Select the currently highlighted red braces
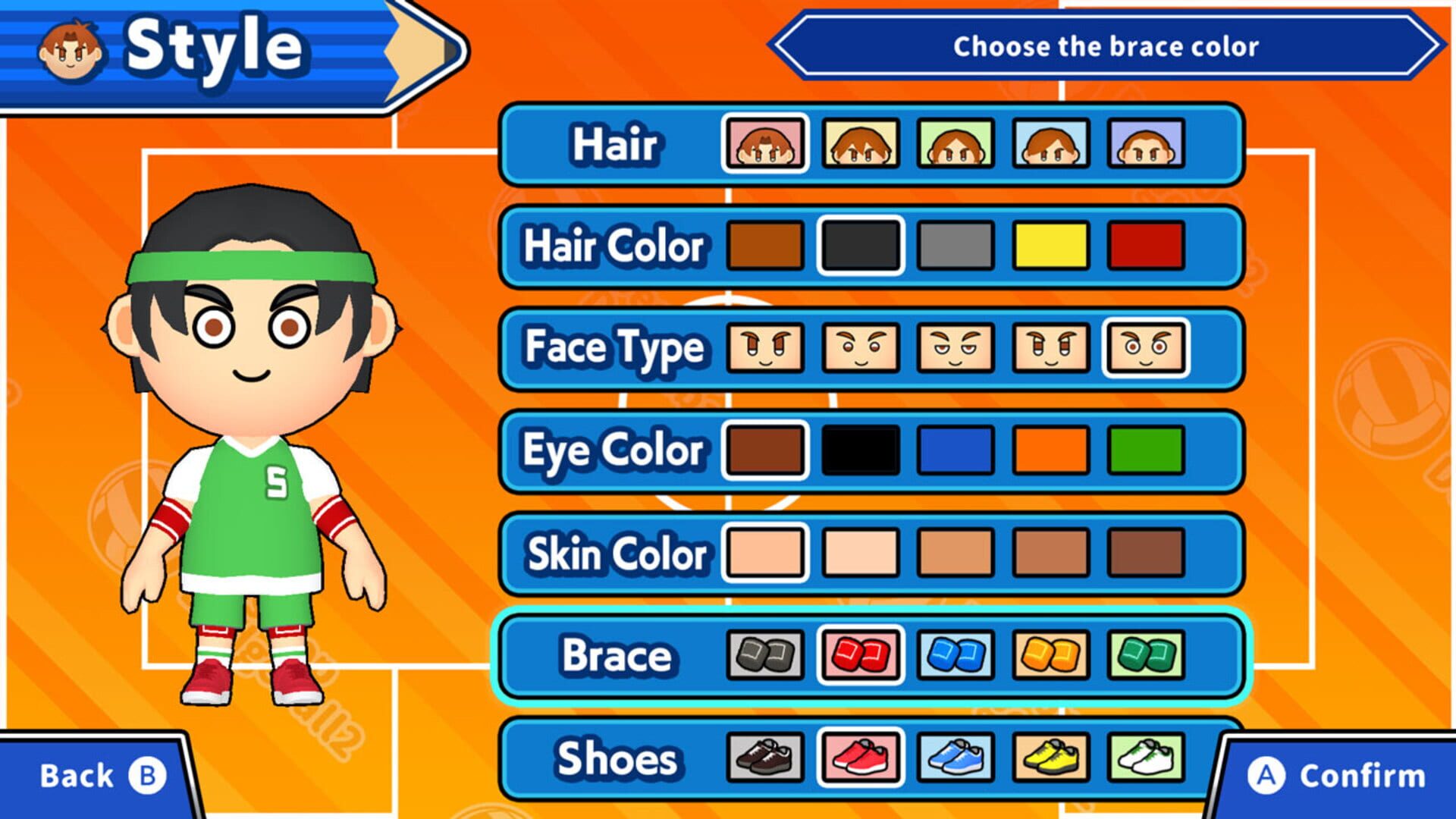1456x819 pixels. (x=861, y=656)
